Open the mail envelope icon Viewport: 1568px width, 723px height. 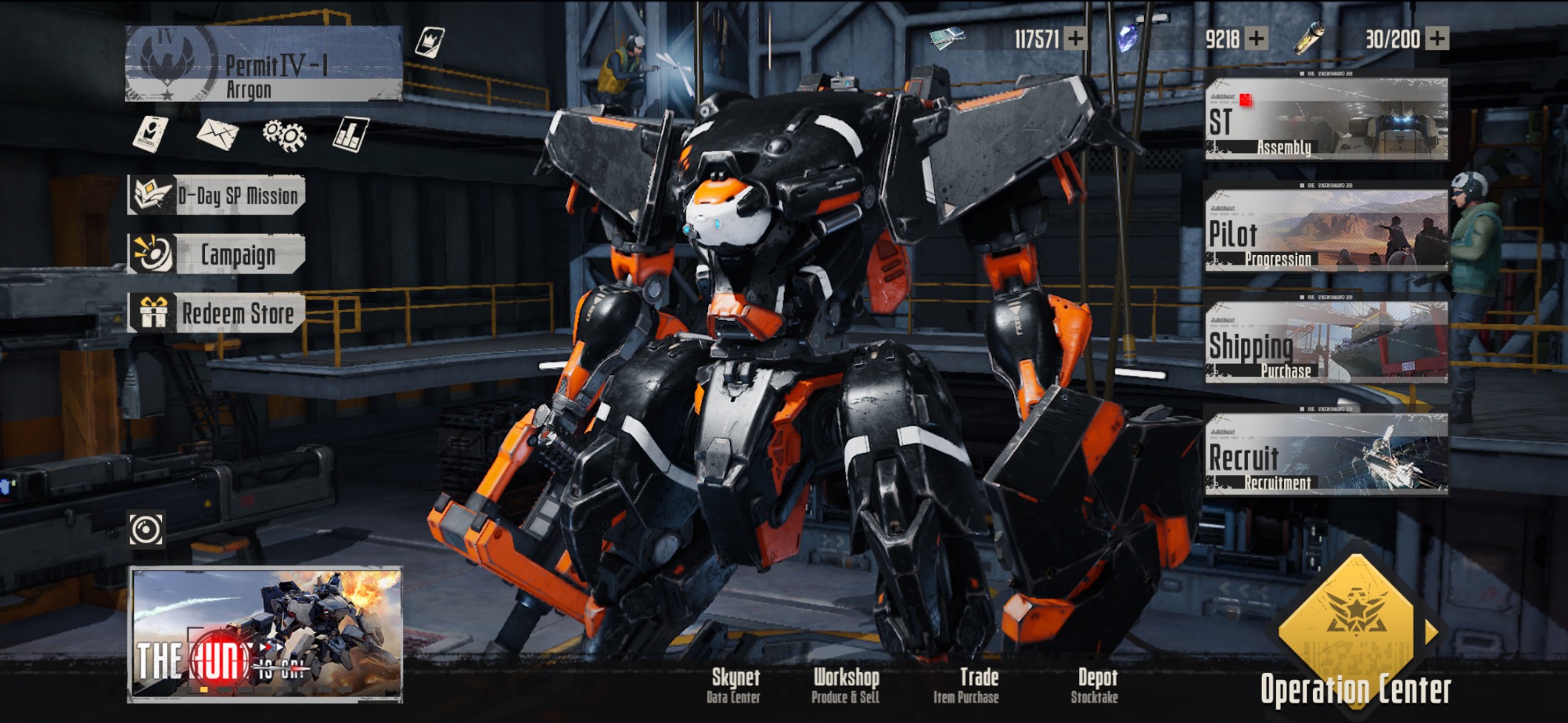pos(217,135)
